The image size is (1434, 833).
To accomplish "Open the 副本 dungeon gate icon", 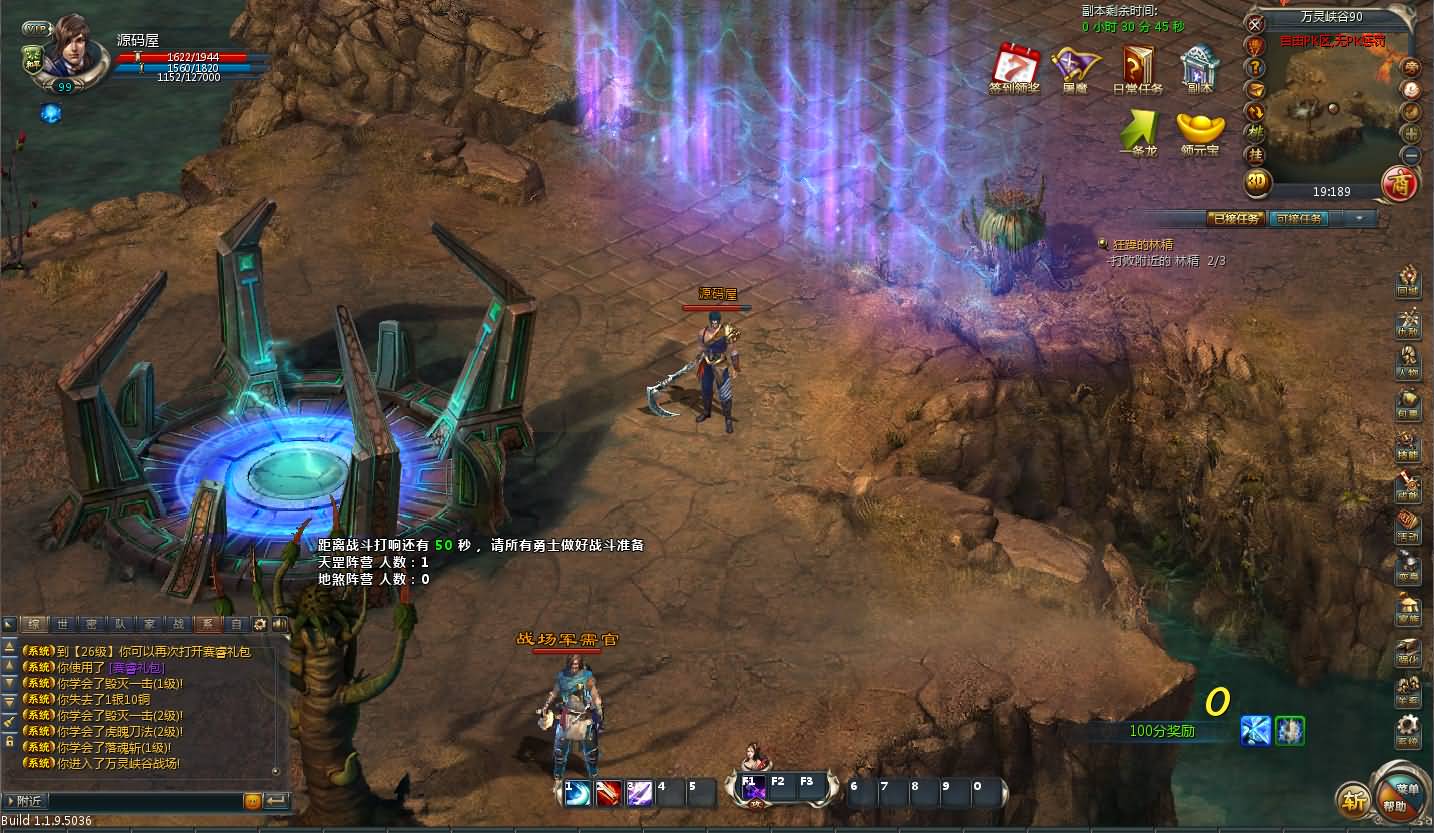I will point(1199,67).
